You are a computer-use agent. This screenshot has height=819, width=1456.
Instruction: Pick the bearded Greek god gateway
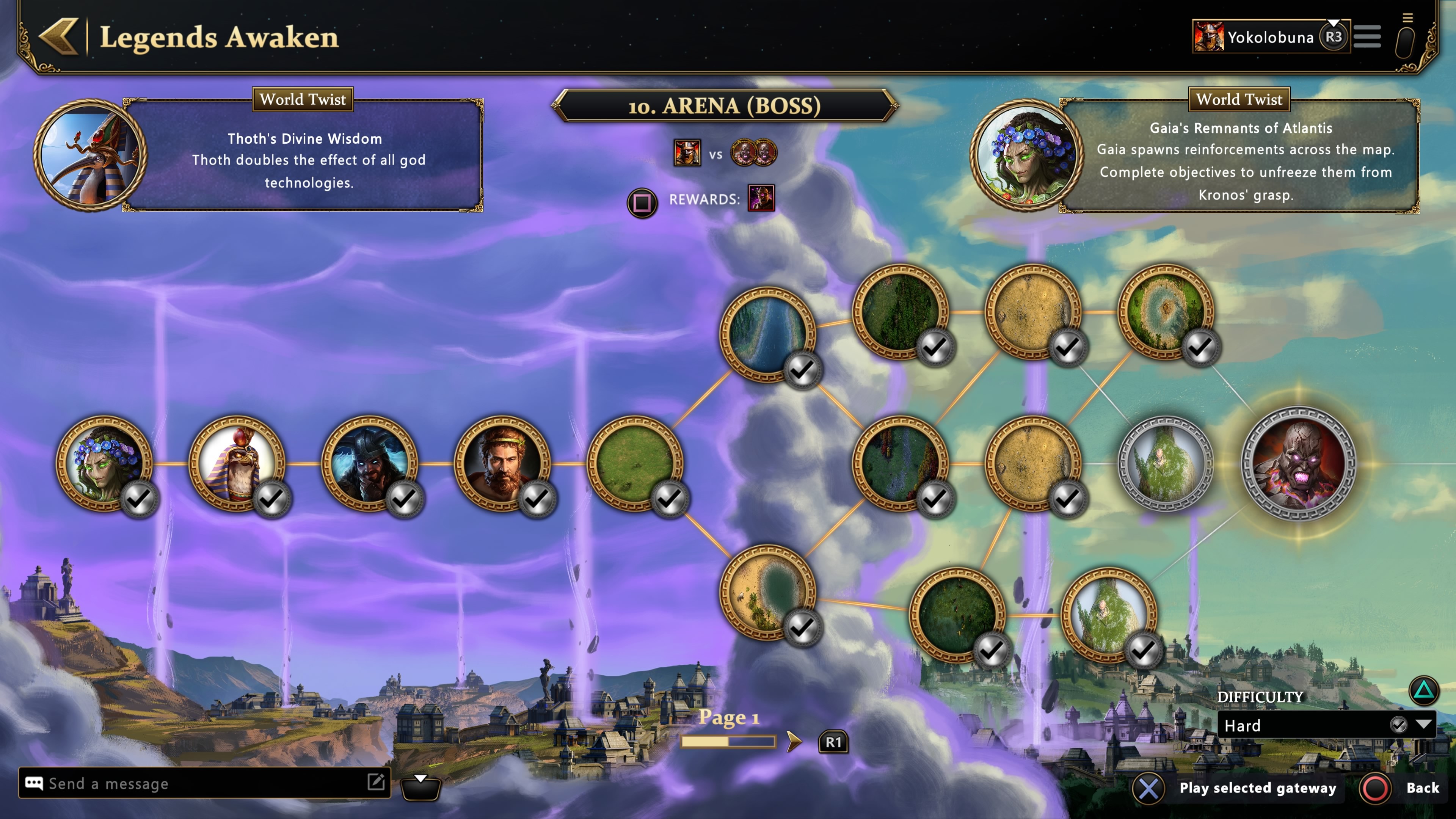pos(502,463)
